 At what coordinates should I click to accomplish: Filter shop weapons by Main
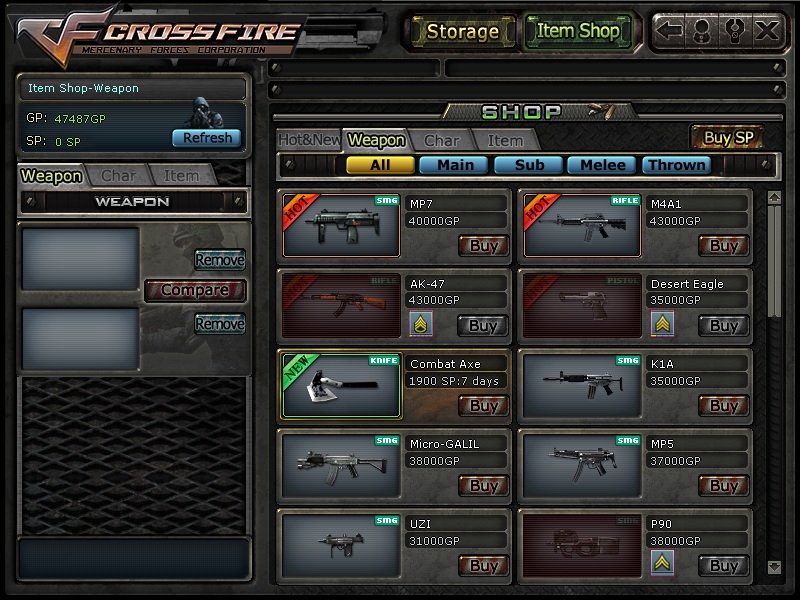click(455, 165)
